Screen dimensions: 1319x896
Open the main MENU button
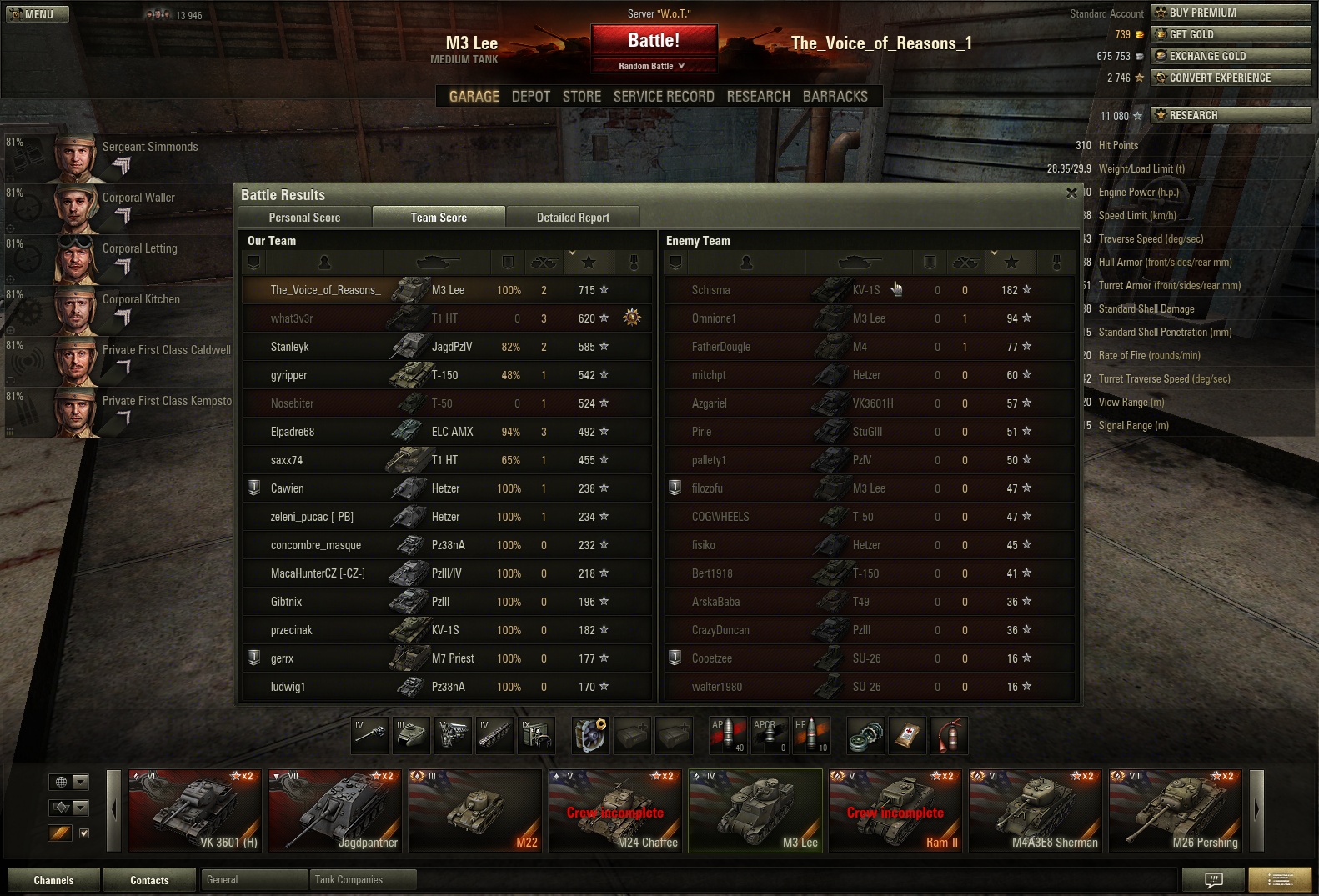click(38, 14)
